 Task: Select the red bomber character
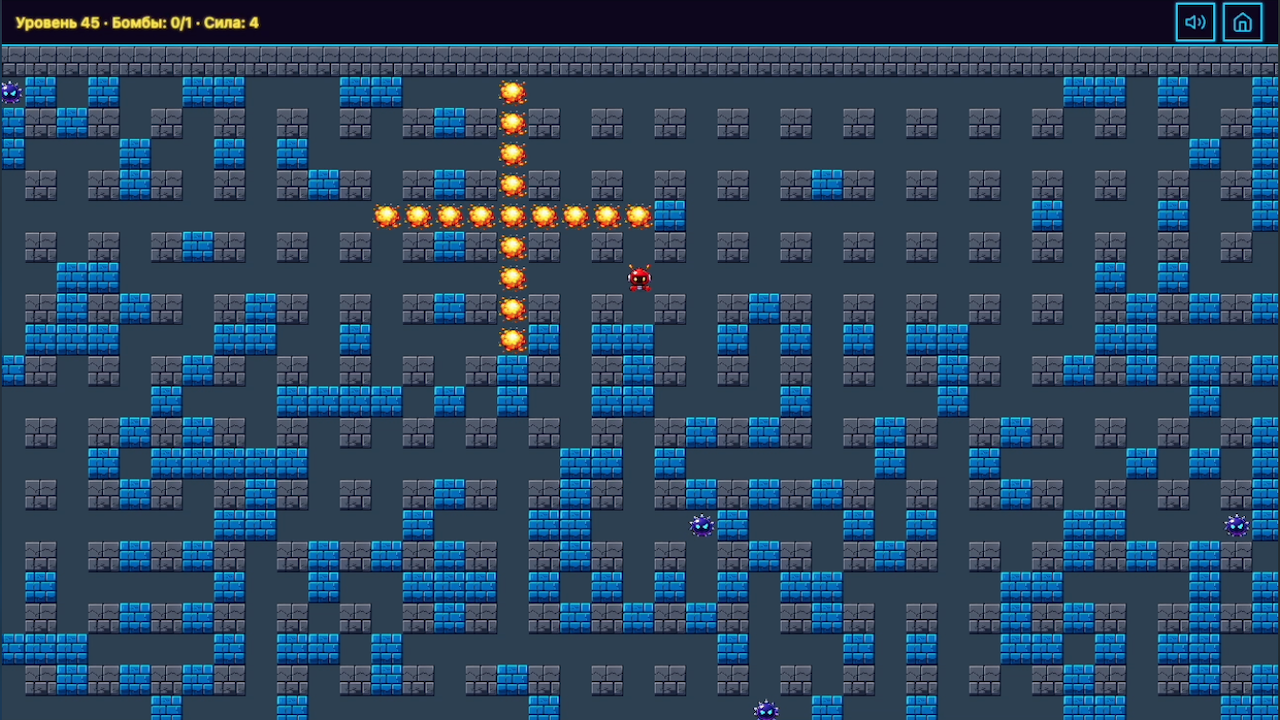[640, 279]
